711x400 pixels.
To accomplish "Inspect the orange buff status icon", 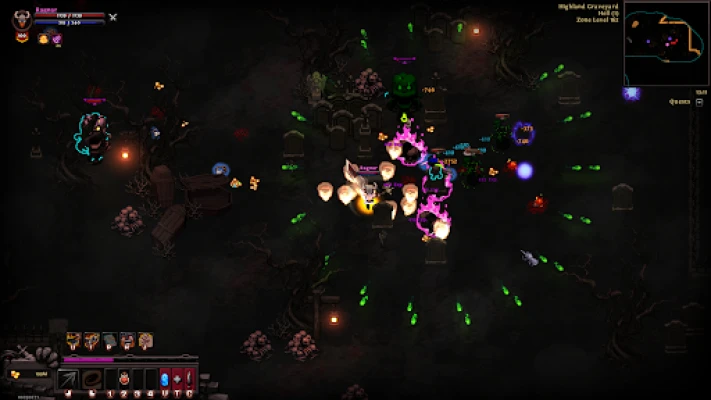I will tap(43, 38).
